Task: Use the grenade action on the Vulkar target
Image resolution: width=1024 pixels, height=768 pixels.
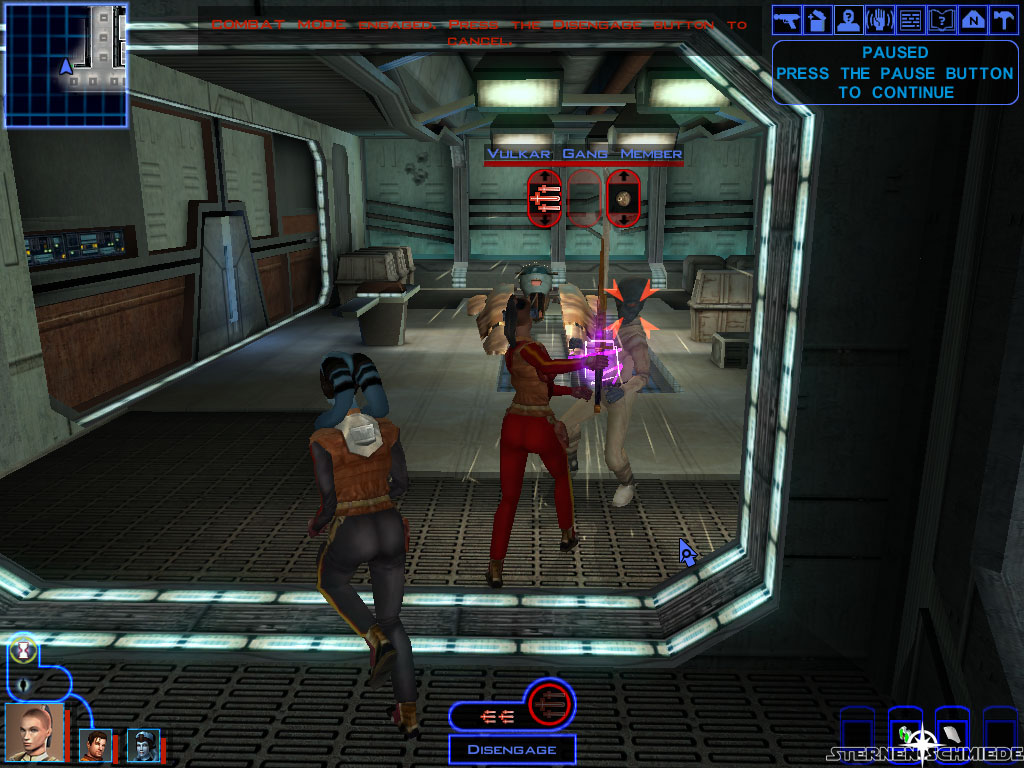Action: (x=623, y=198)
